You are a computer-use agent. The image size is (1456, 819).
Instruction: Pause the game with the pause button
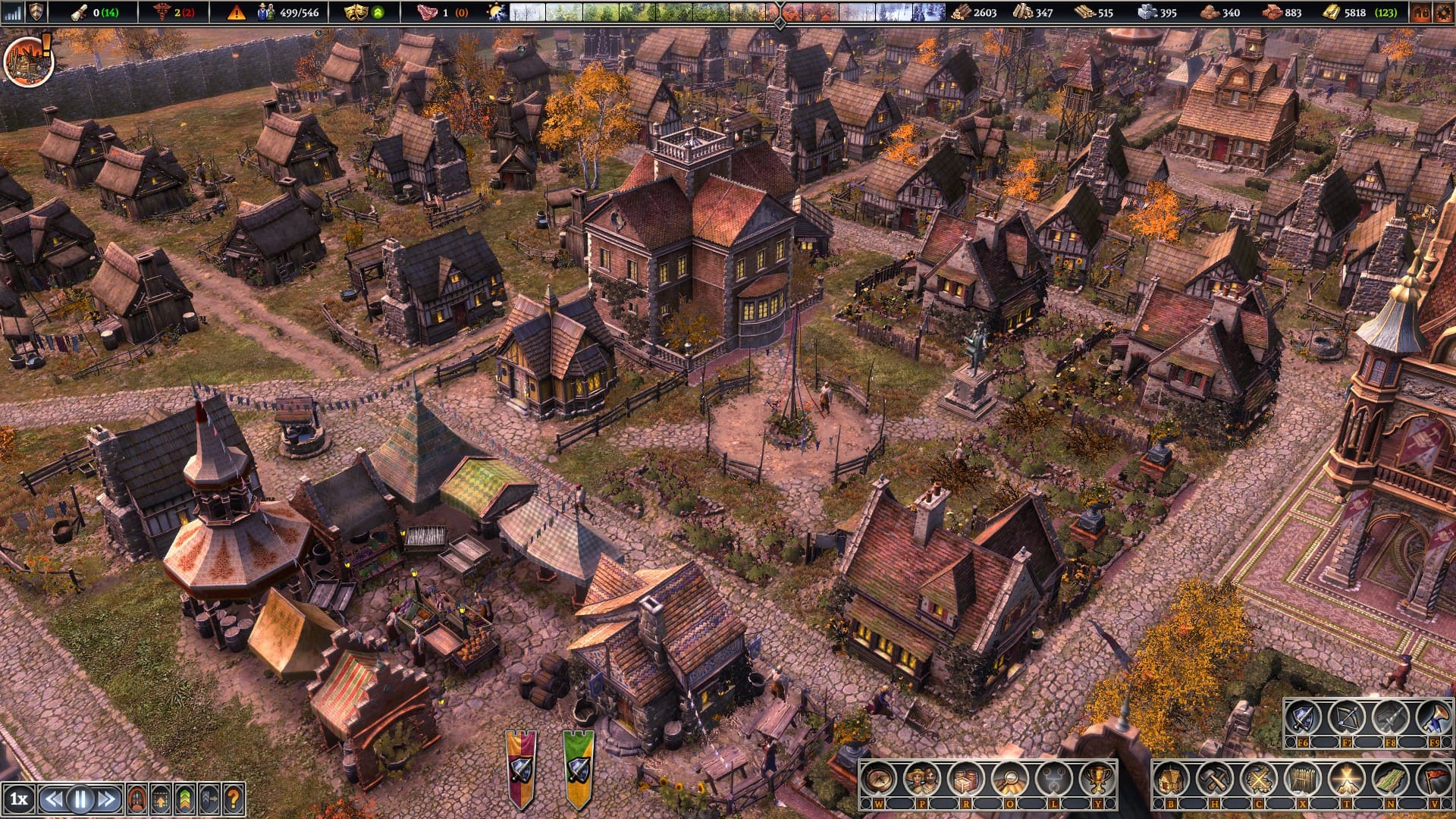pos(80,799)
